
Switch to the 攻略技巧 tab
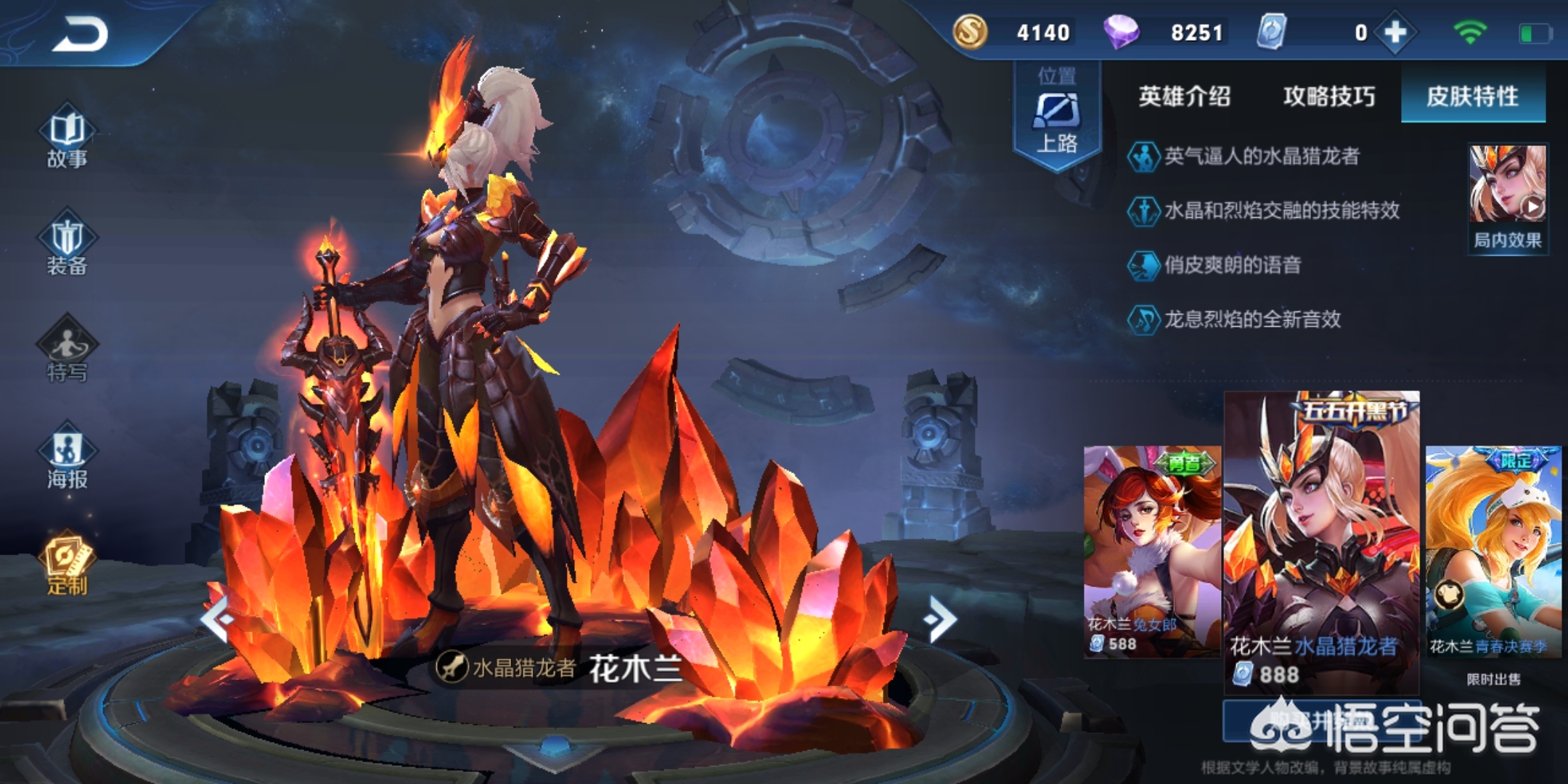click(x=1328, y=97)
